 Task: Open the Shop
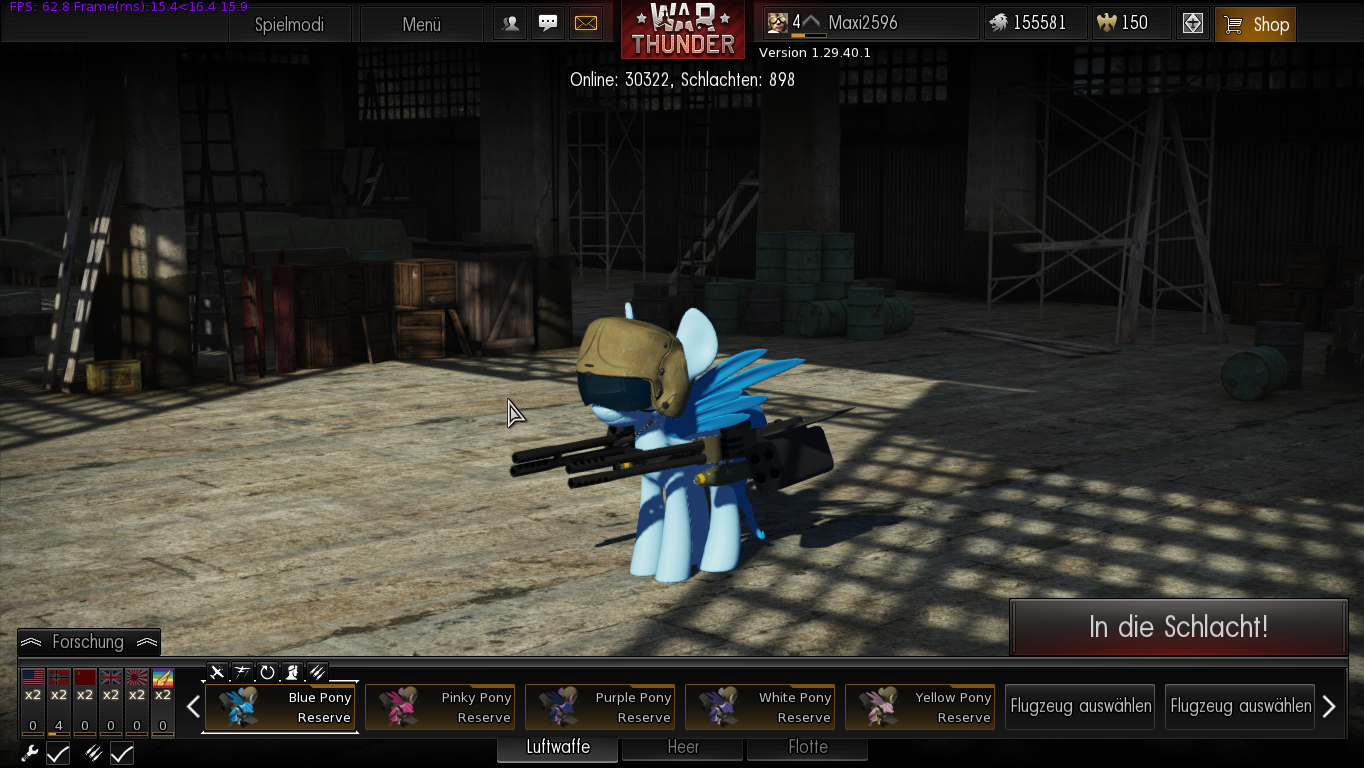click(x=1255, y=25)
